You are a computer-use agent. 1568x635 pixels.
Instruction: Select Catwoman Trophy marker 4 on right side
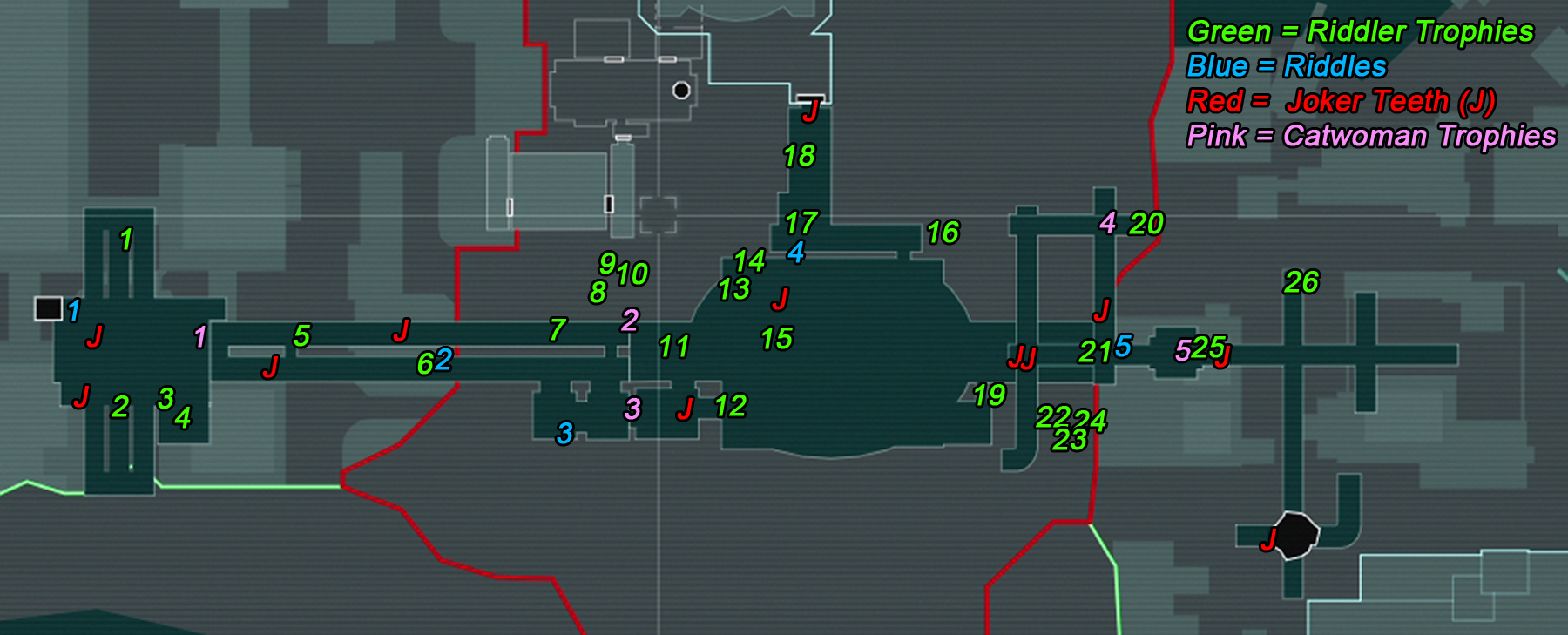coord(1107,224)
